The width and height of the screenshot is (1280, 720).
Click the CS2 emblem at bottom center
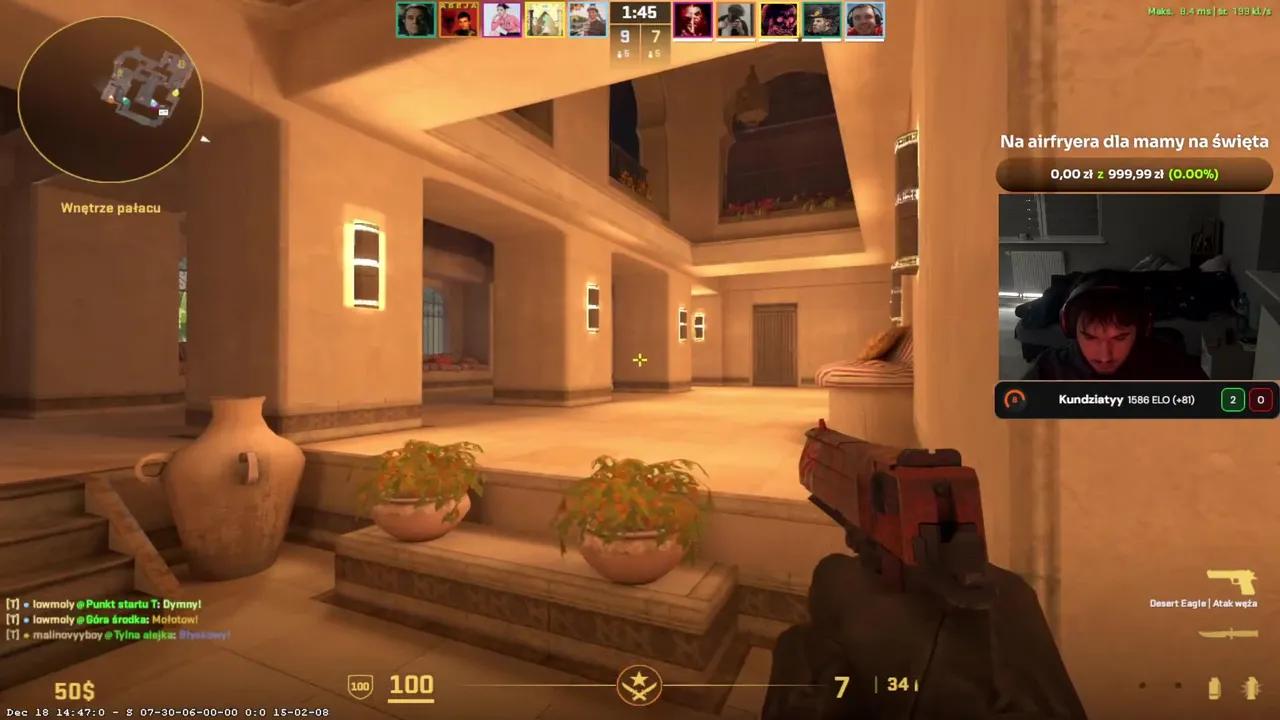(x=640, y=686)
